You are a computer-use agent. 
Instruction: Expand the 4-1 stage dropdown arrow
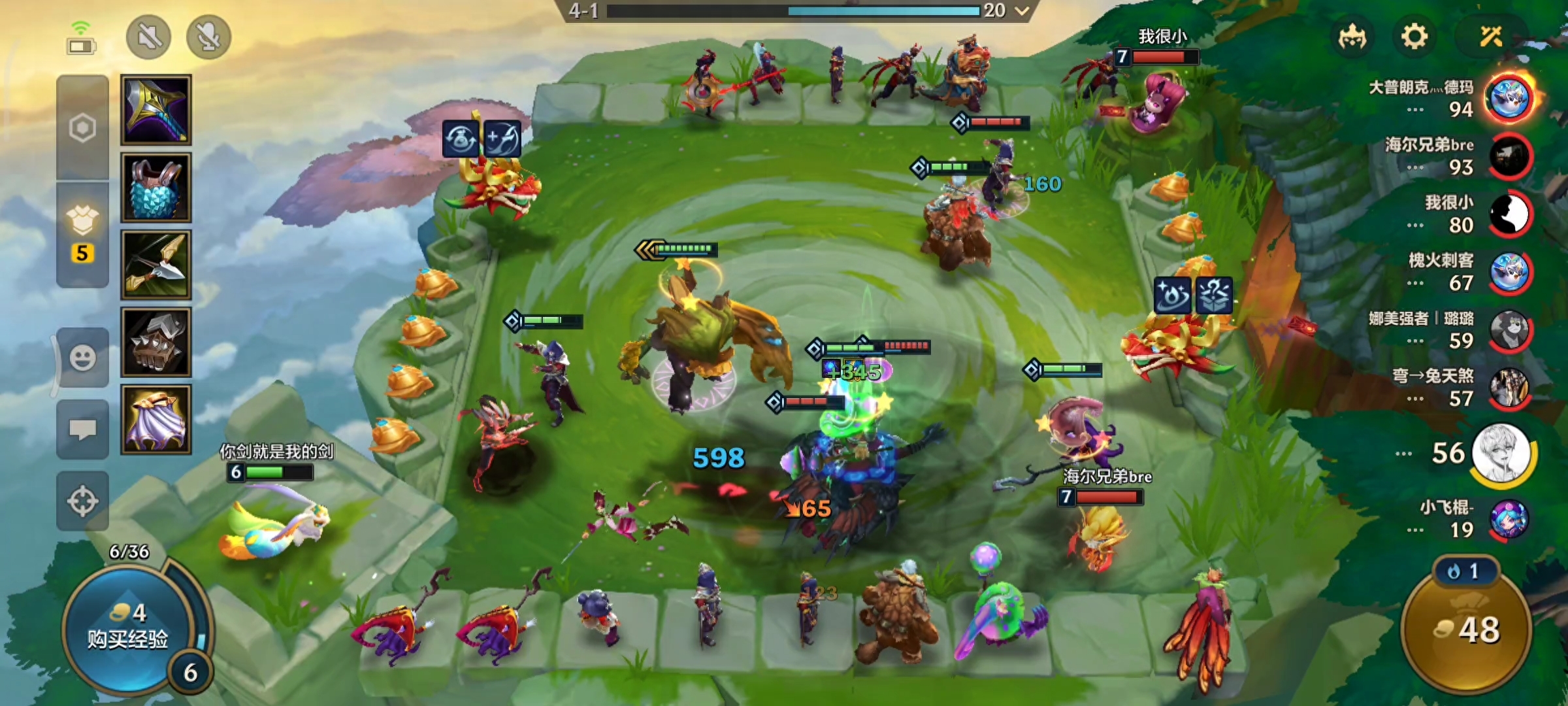(1022, 10)
